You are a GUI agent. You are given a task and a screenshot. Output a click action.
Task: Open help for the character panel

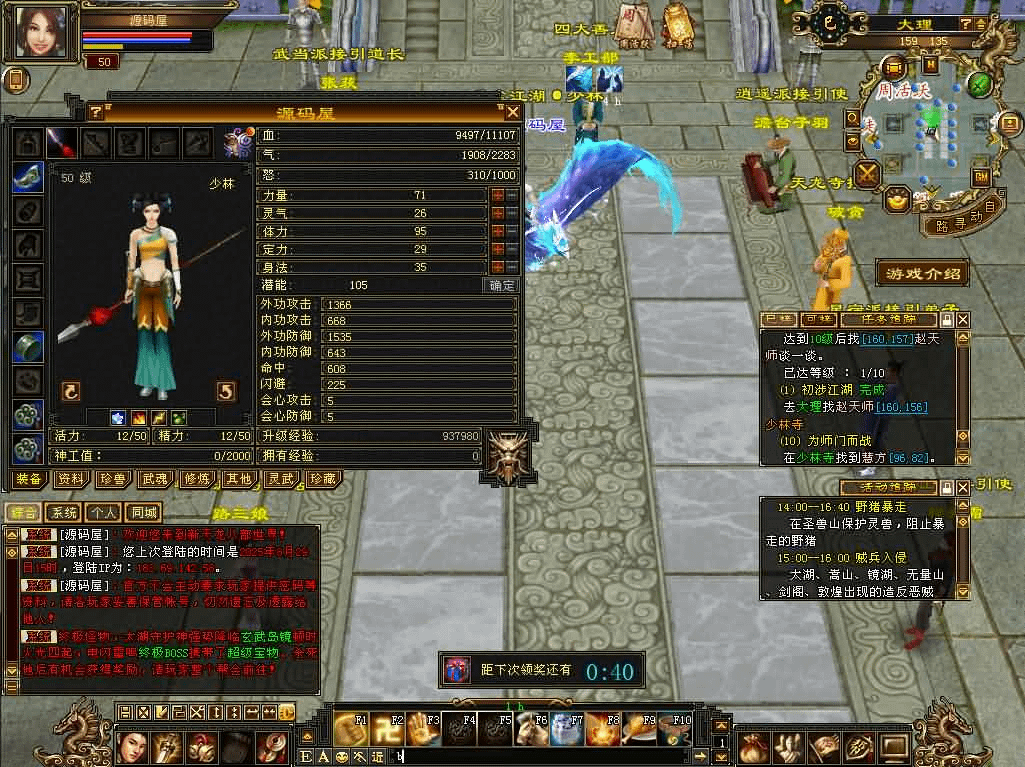click(97, 112)
